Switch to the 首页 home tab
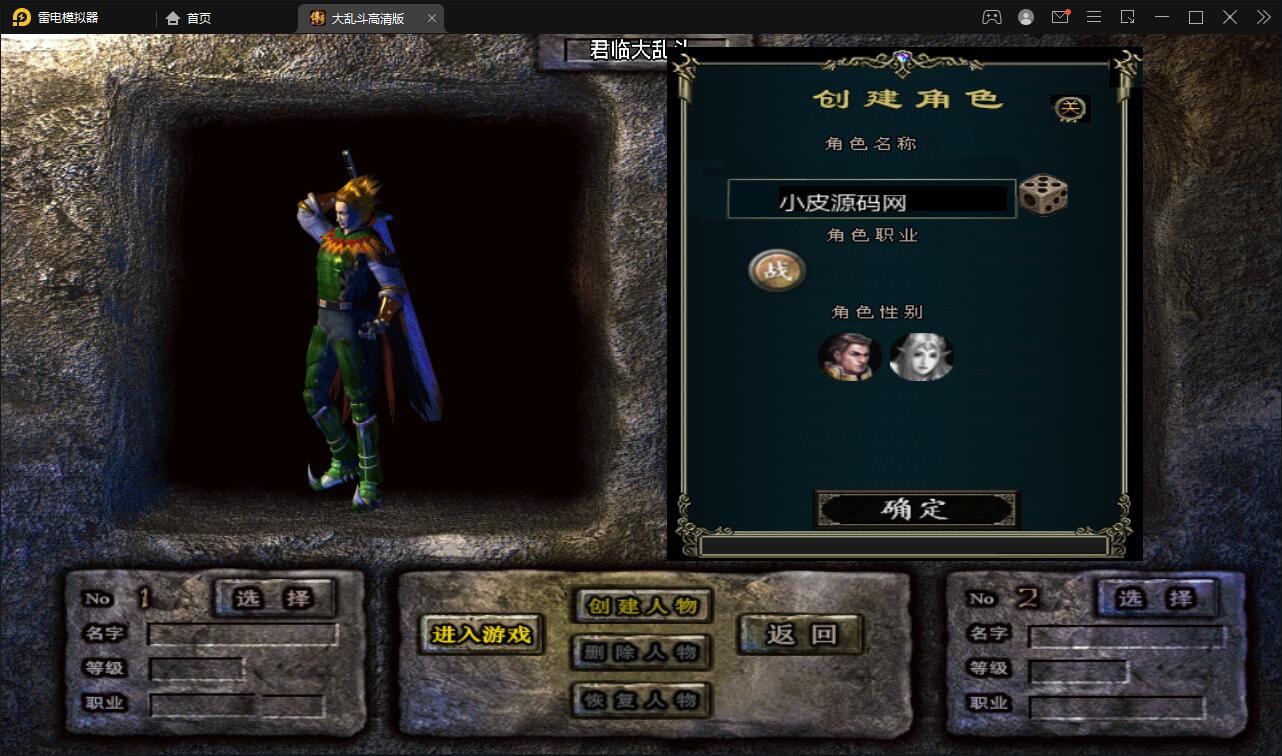Screen dimensions: 1282x756 tap(191, 17)
